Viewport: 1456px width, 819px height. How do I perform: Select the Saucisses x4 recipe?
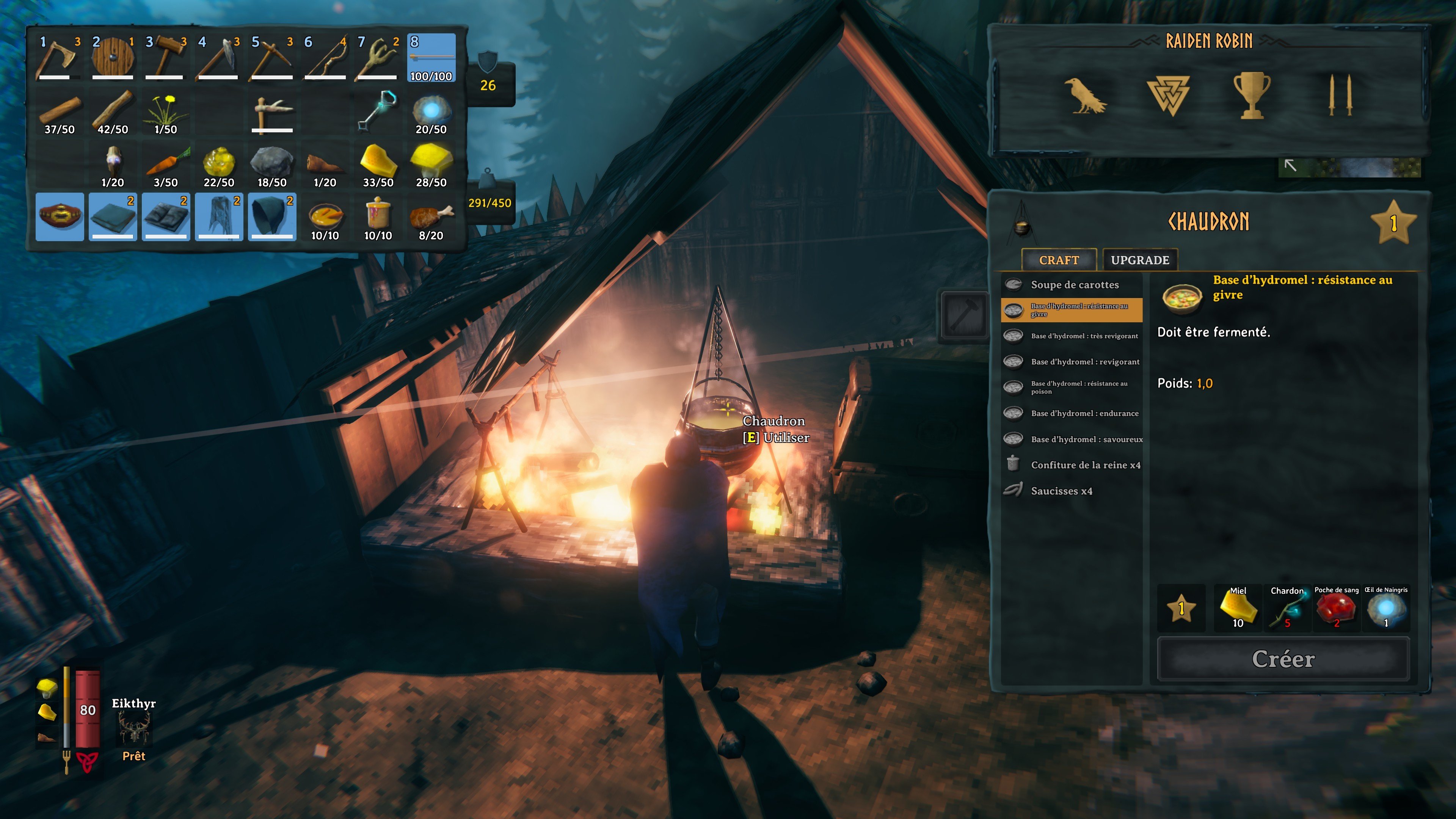(x=1062, y=491)
